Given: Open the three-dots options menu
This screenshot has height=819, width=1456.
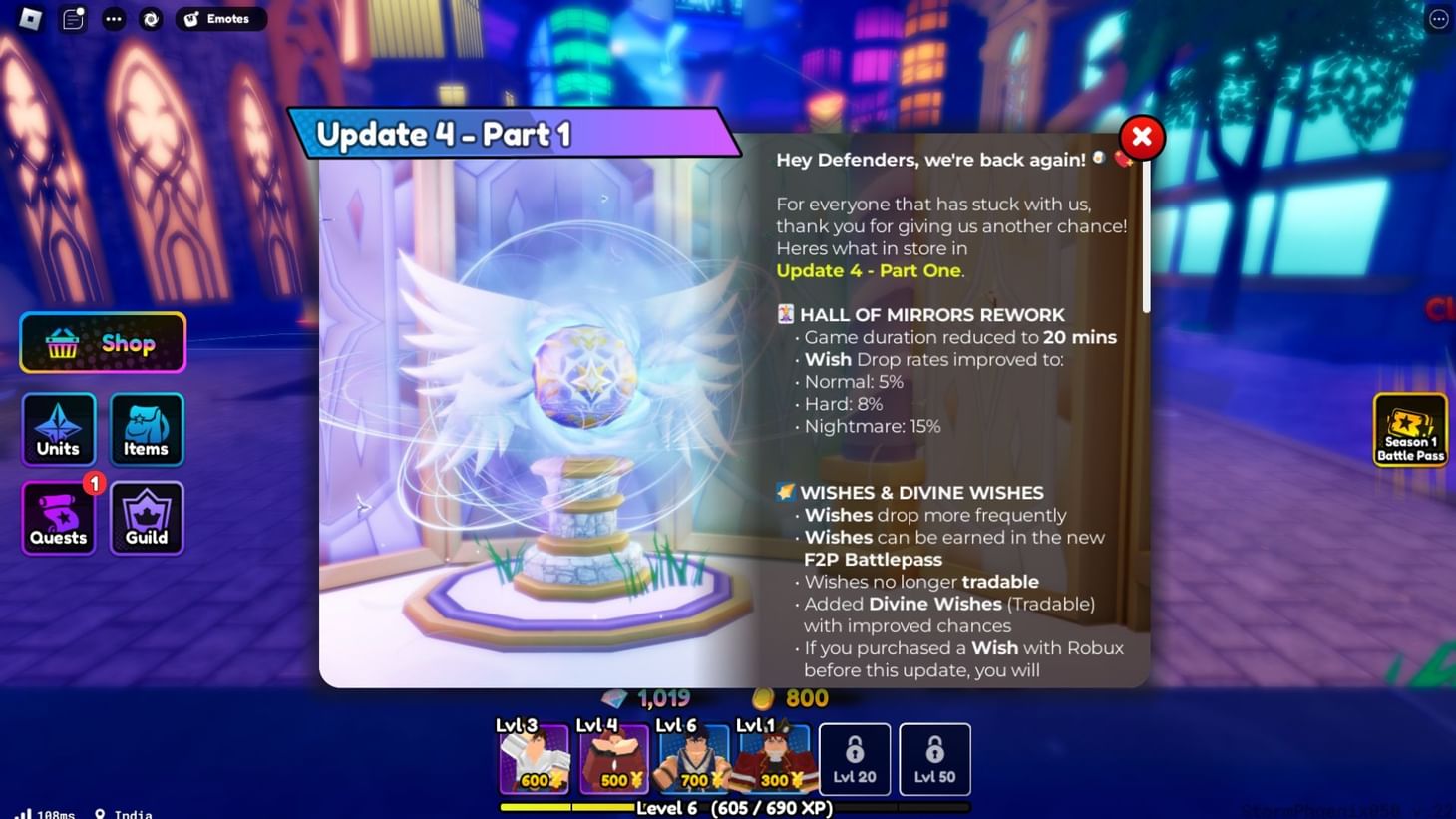Looking at the screenshot, I should 113,18.
